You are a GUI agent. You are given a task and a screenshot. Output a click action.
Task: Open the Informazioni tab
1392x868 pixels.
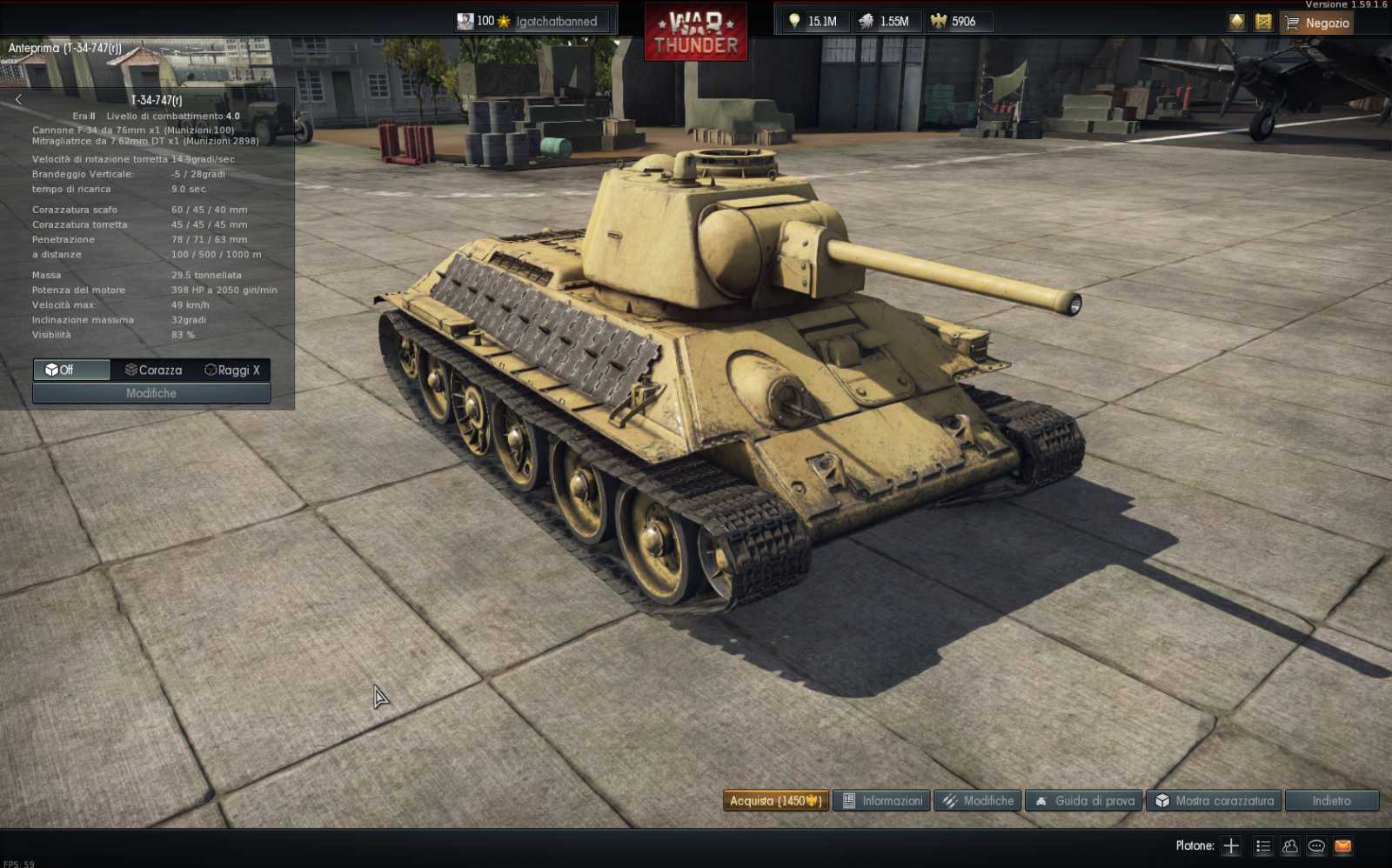880,800
